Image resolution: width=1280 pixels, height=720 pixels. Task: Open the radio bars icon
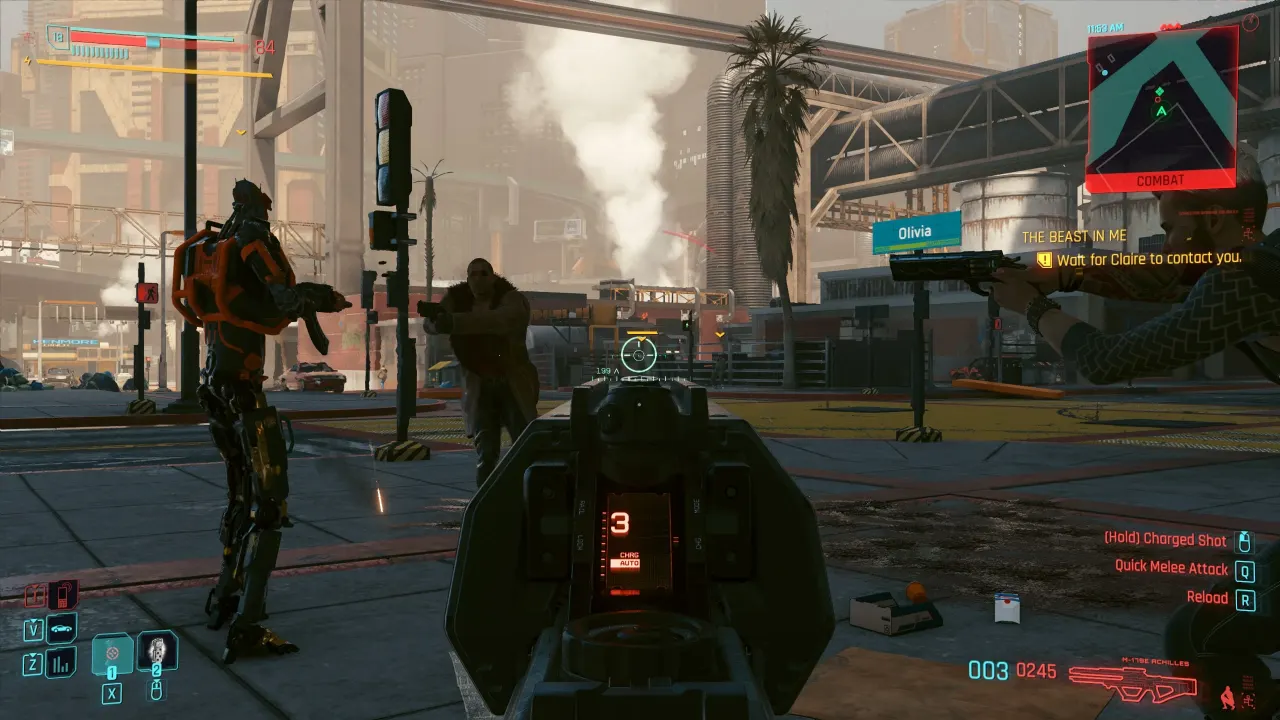[61, 661]
